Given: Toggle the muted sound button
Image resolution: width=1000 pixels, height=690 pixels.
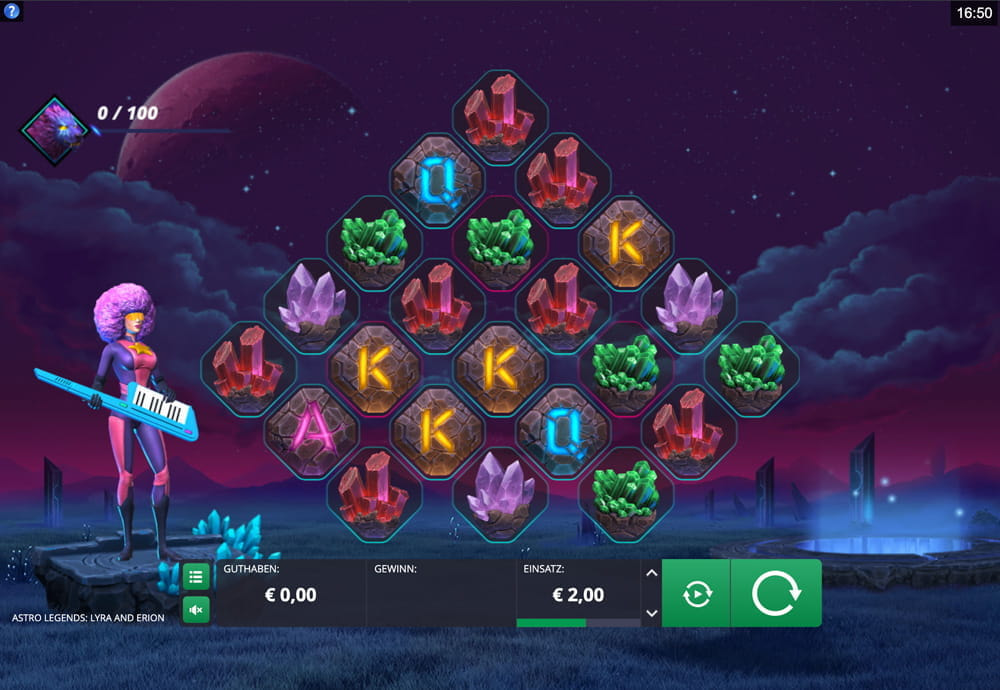Looking at the screenshot, I should coord(196,609).
